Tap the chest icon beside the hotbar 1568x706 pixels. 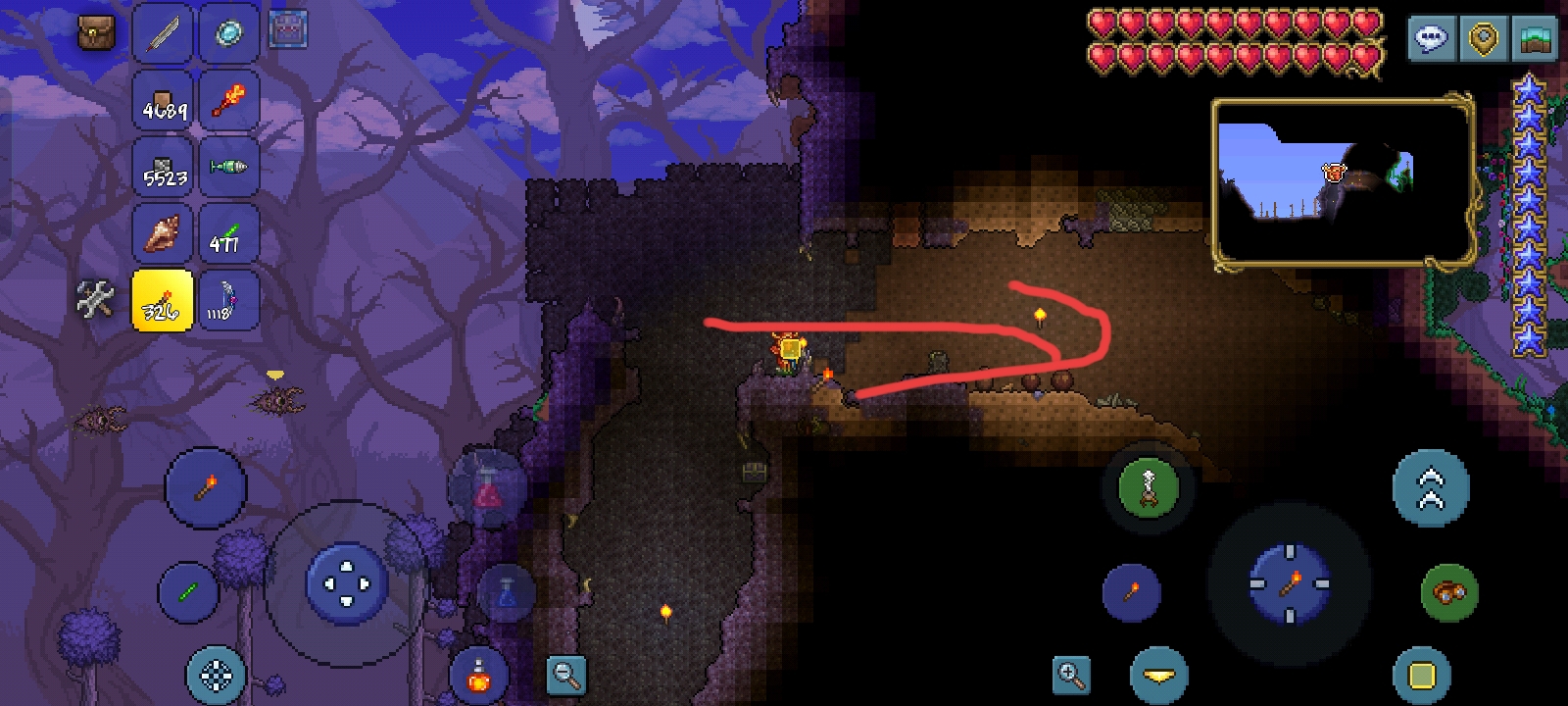[x=287, y=29]
